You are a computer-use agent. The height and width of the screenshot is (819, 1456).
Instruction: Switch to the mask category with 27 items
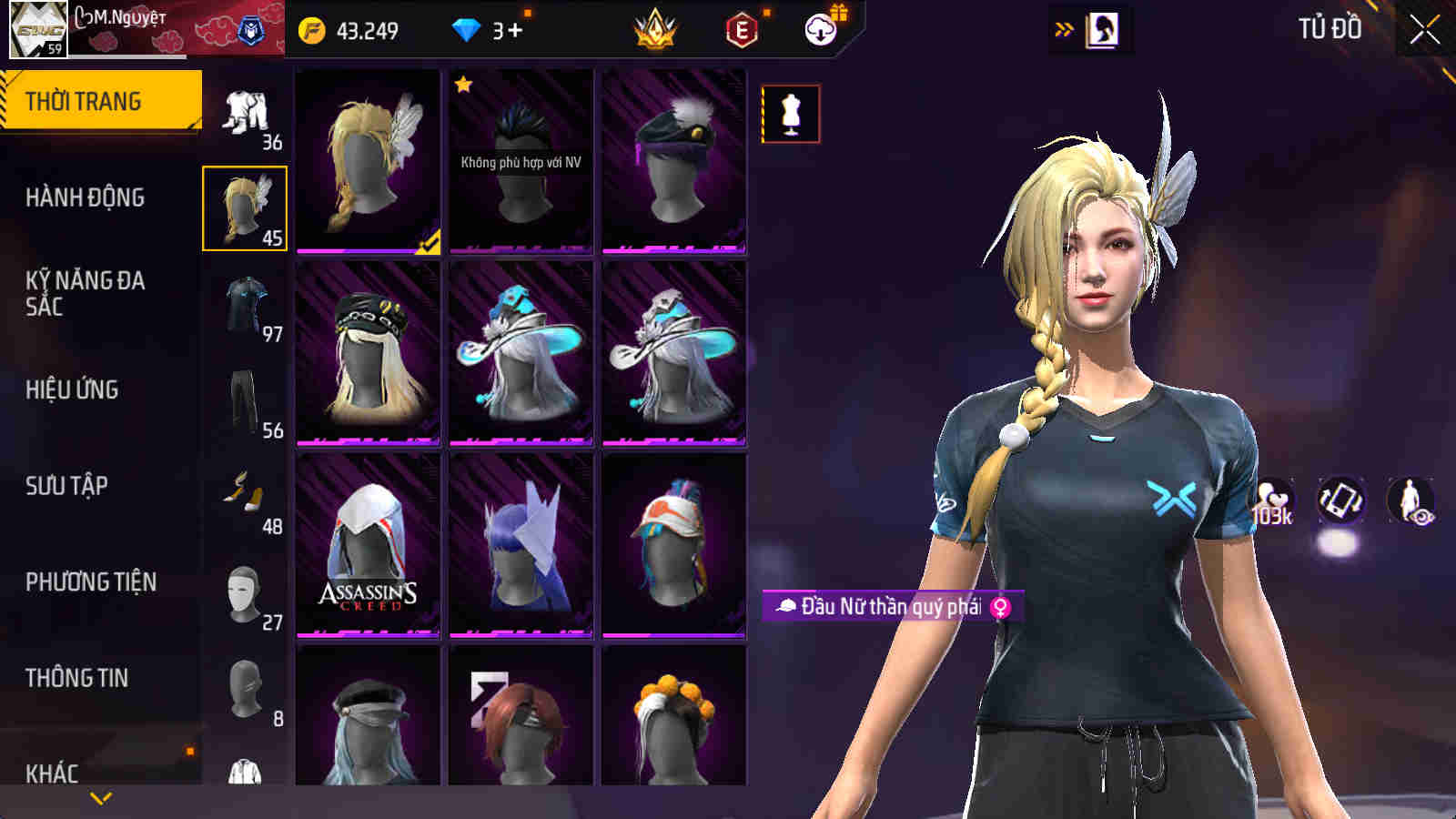pos(246,591)
